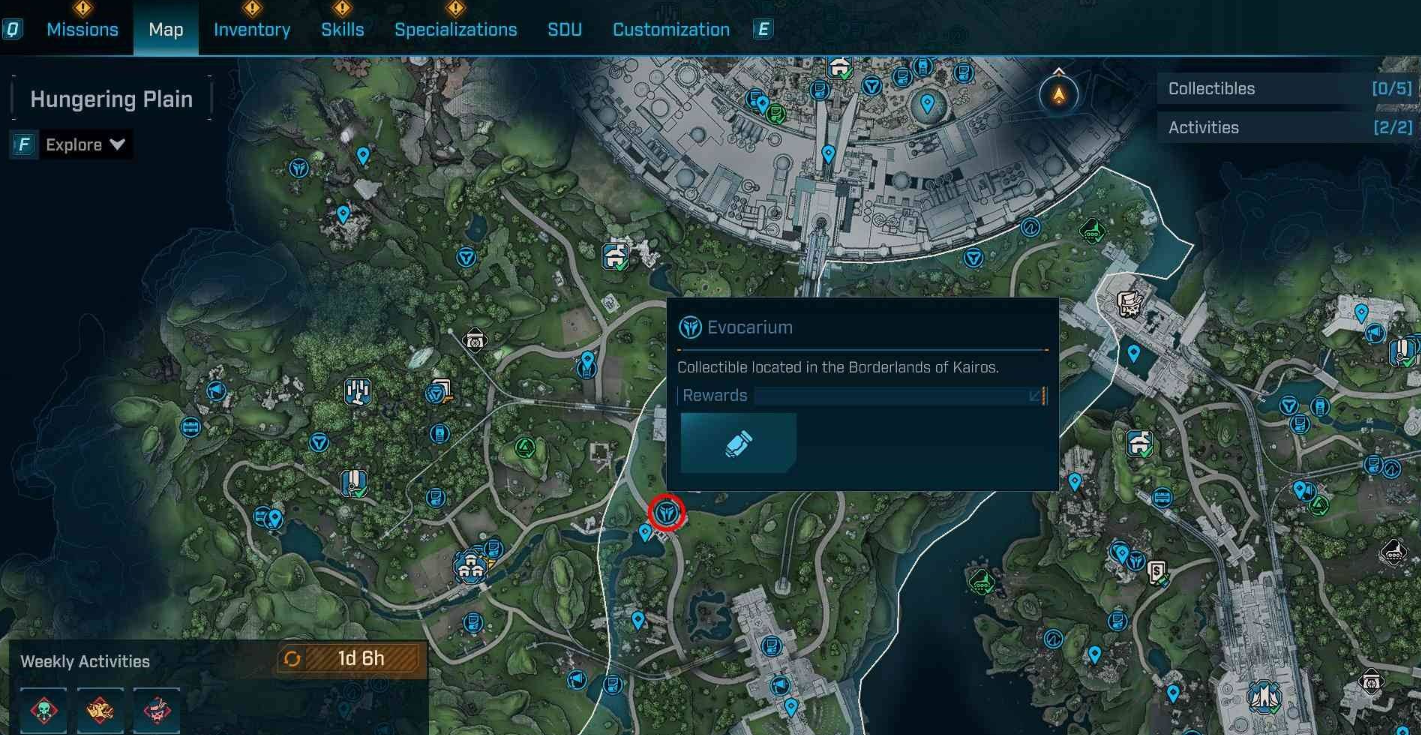Open the hat-wearing skull weekly activity
This screenshot has width=1421, height=735.
tap(157, 710)
